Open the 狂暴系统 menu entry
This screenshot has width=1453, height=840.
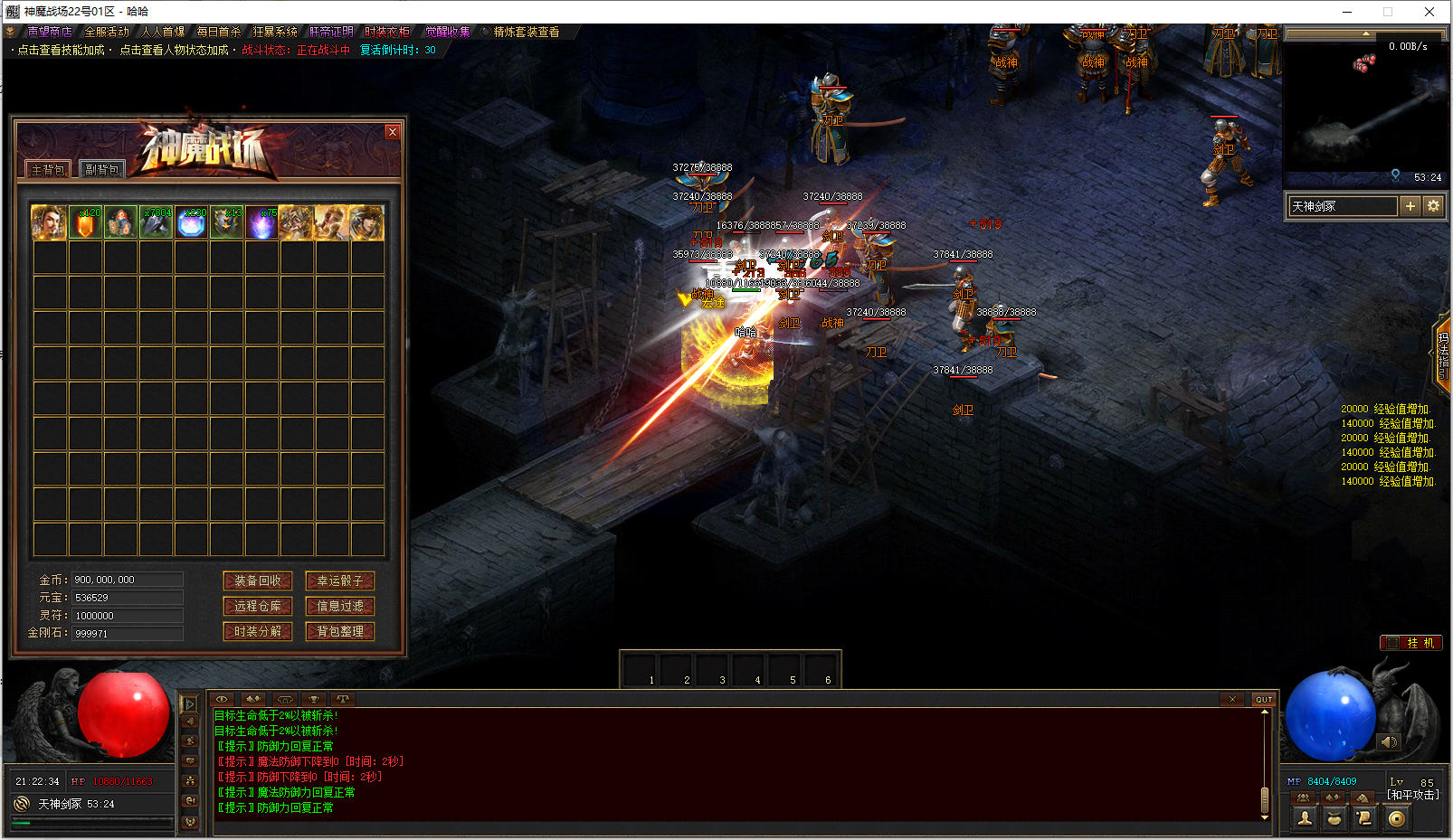[x=274, y=32]
